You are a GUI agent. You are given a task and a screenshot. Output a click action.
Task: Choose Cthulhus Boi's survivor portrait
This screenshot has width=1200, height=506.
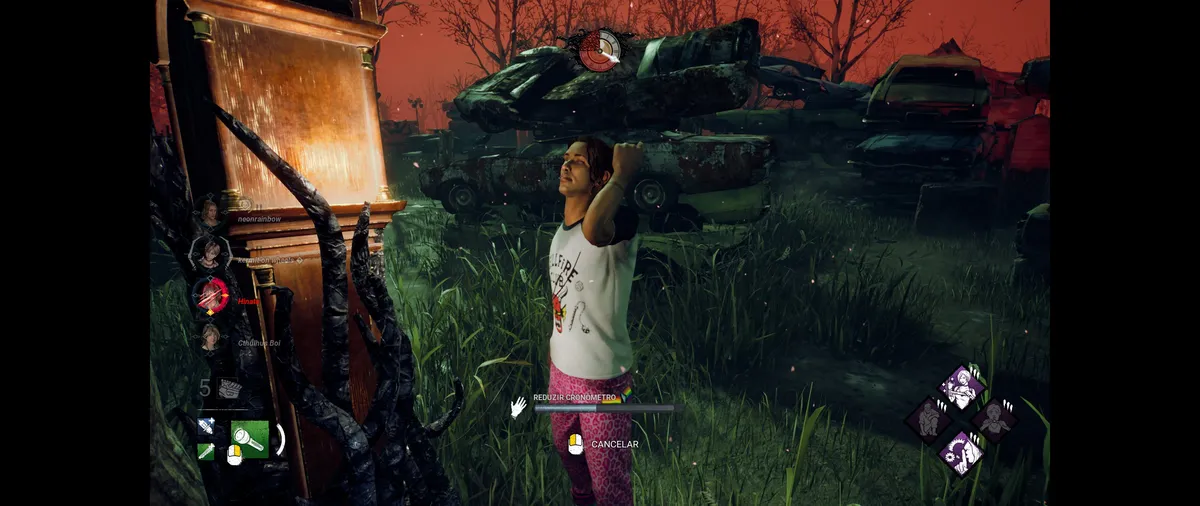210,338
